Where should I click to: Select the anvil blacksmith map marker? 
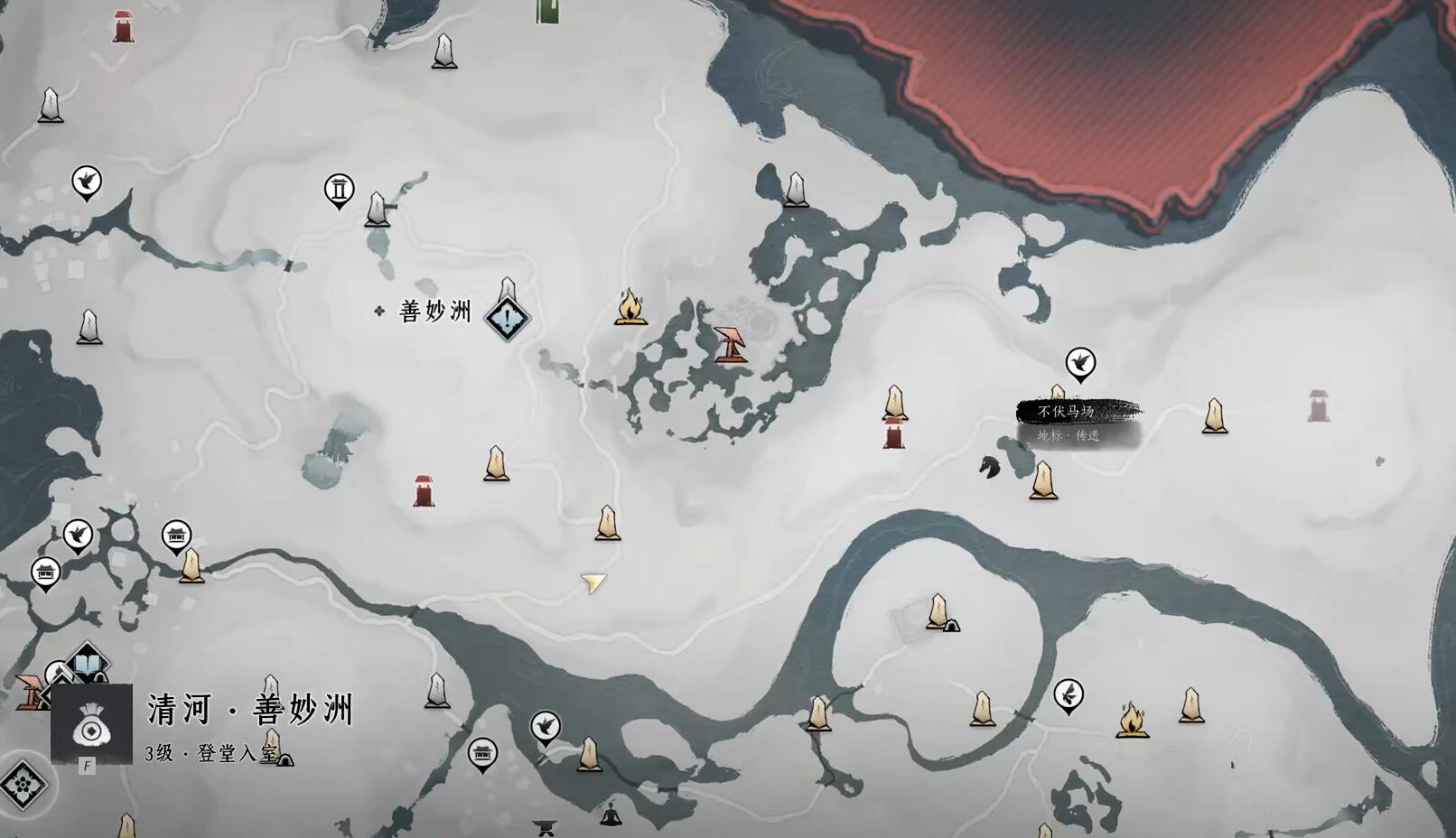pos(544,825)
